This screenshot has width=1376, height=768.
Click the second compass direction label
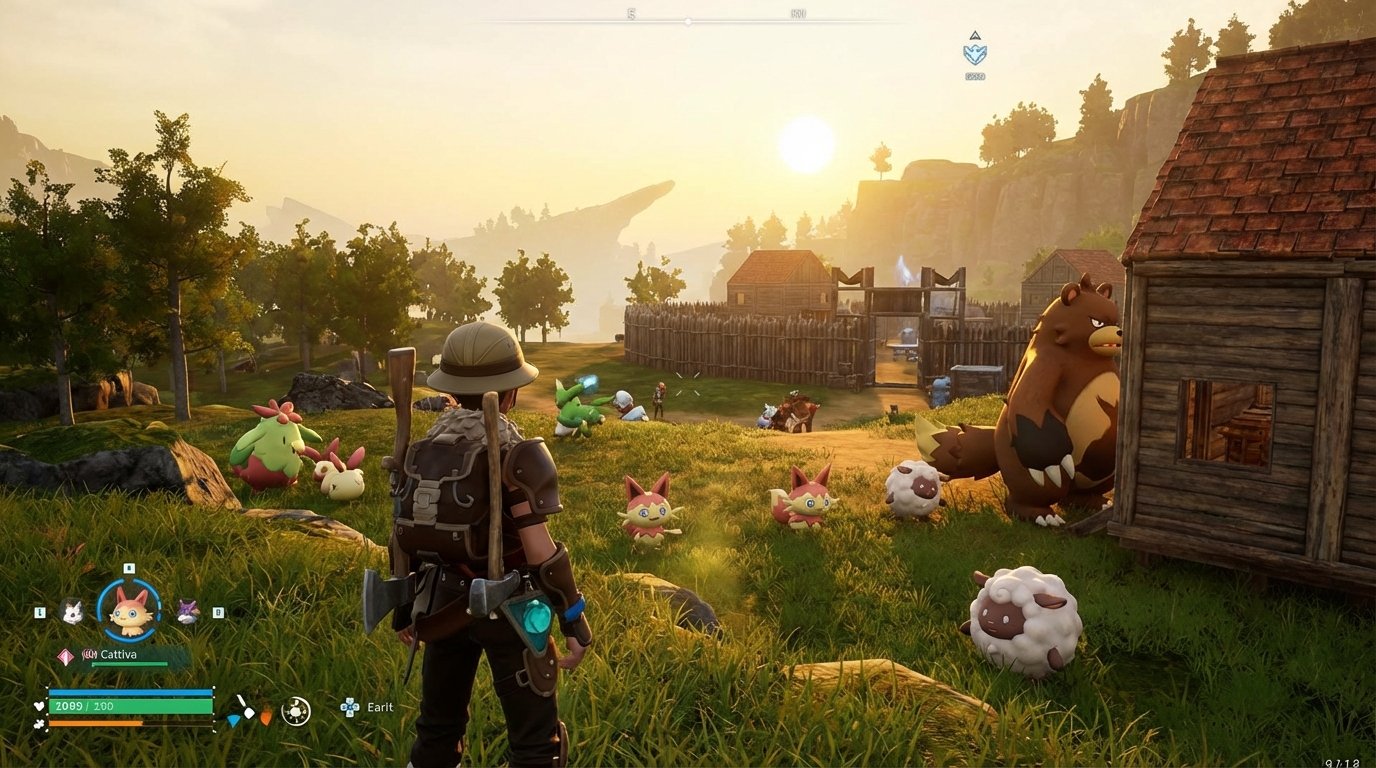799,14
